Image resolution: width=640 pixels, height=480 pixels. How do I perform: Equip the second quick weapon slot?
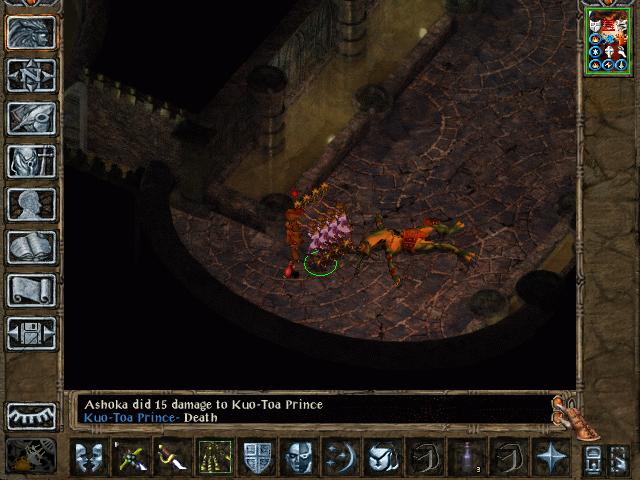click(173, 458)
